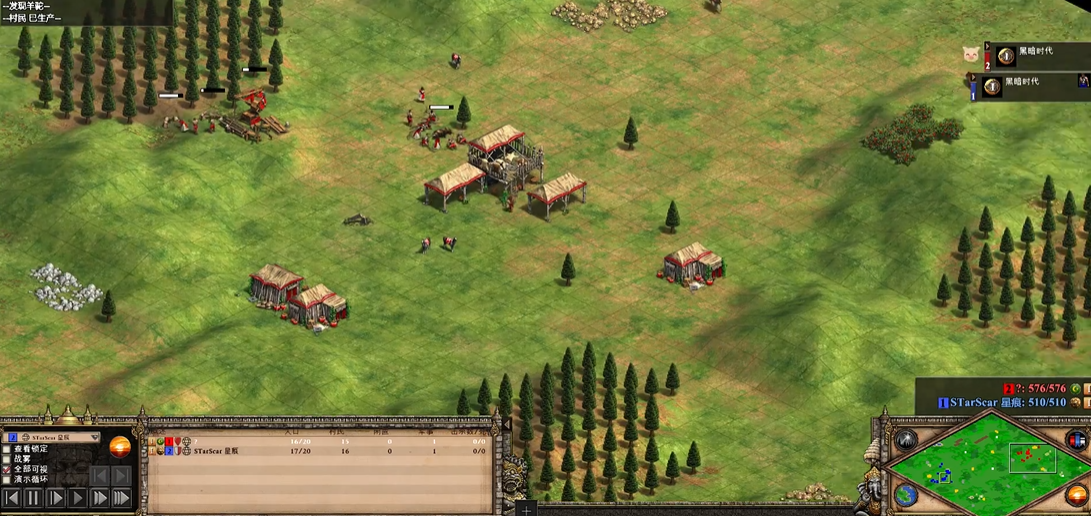Set replay to triple fast-forward speed
This screenshot has width=1091, height=516.
point(121,497)
